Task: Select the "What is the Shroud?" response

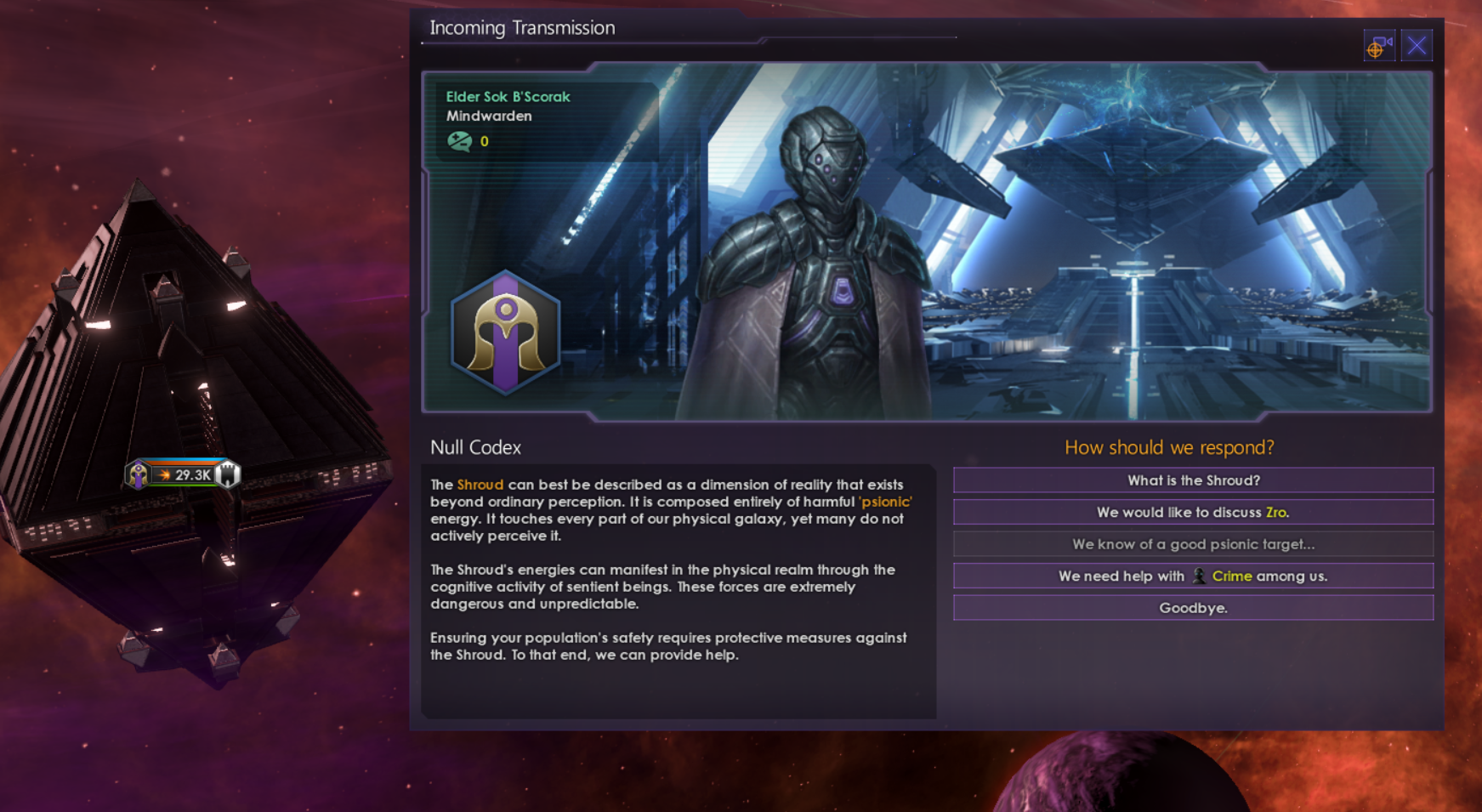Action: [x=1192, y=480]
